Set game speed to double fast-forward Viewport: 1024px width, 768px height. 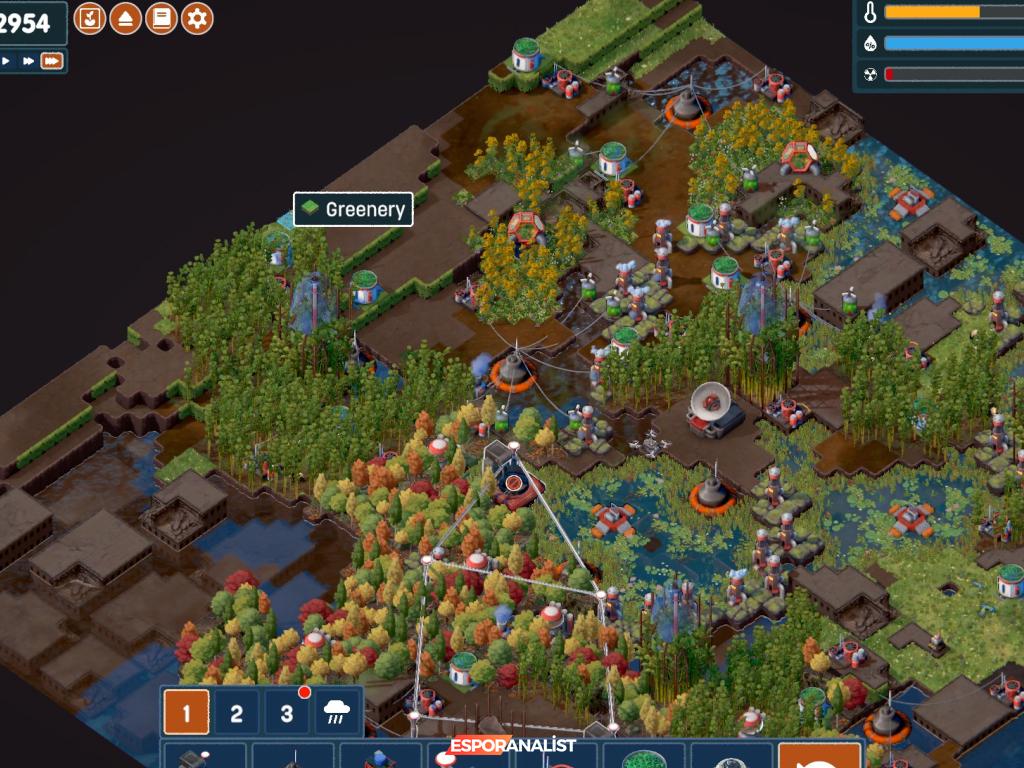point(28,61)
